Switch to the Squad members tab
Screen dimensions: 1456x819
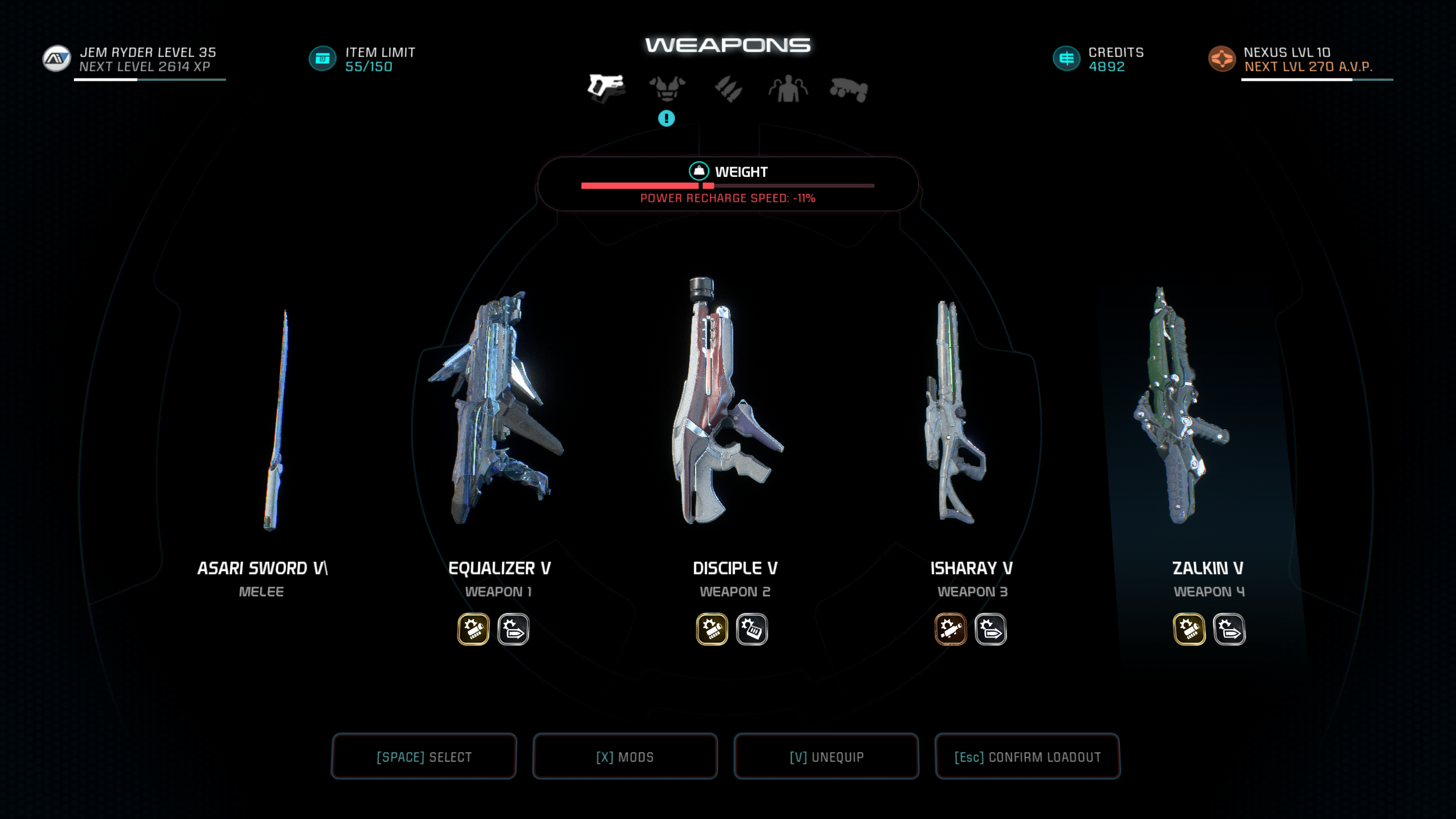point(788,89)
